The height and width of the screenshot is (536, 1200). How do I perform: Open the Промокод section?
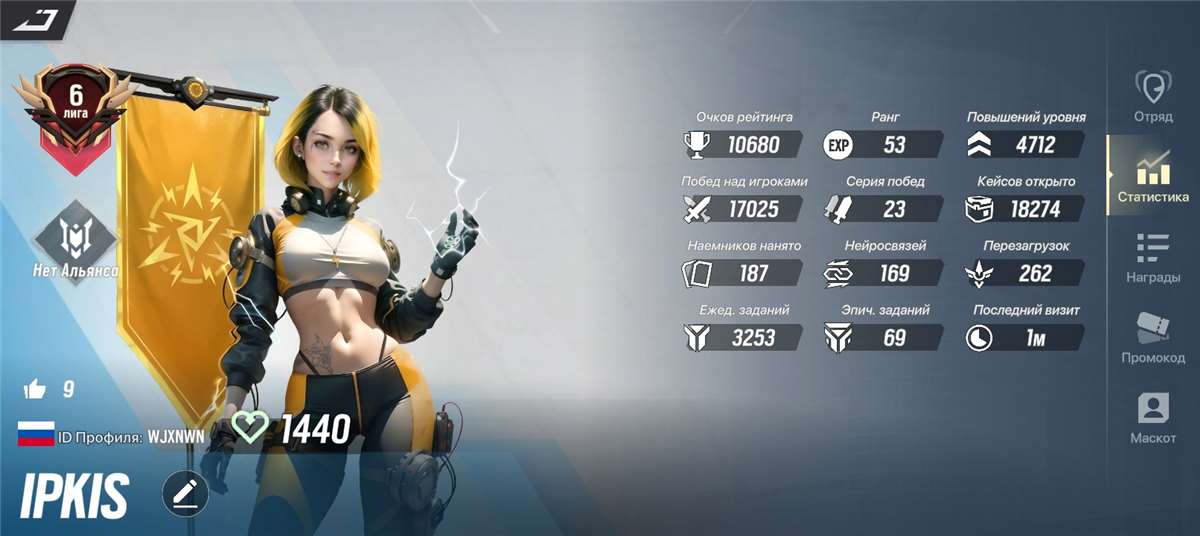[x=1152, y=336]
